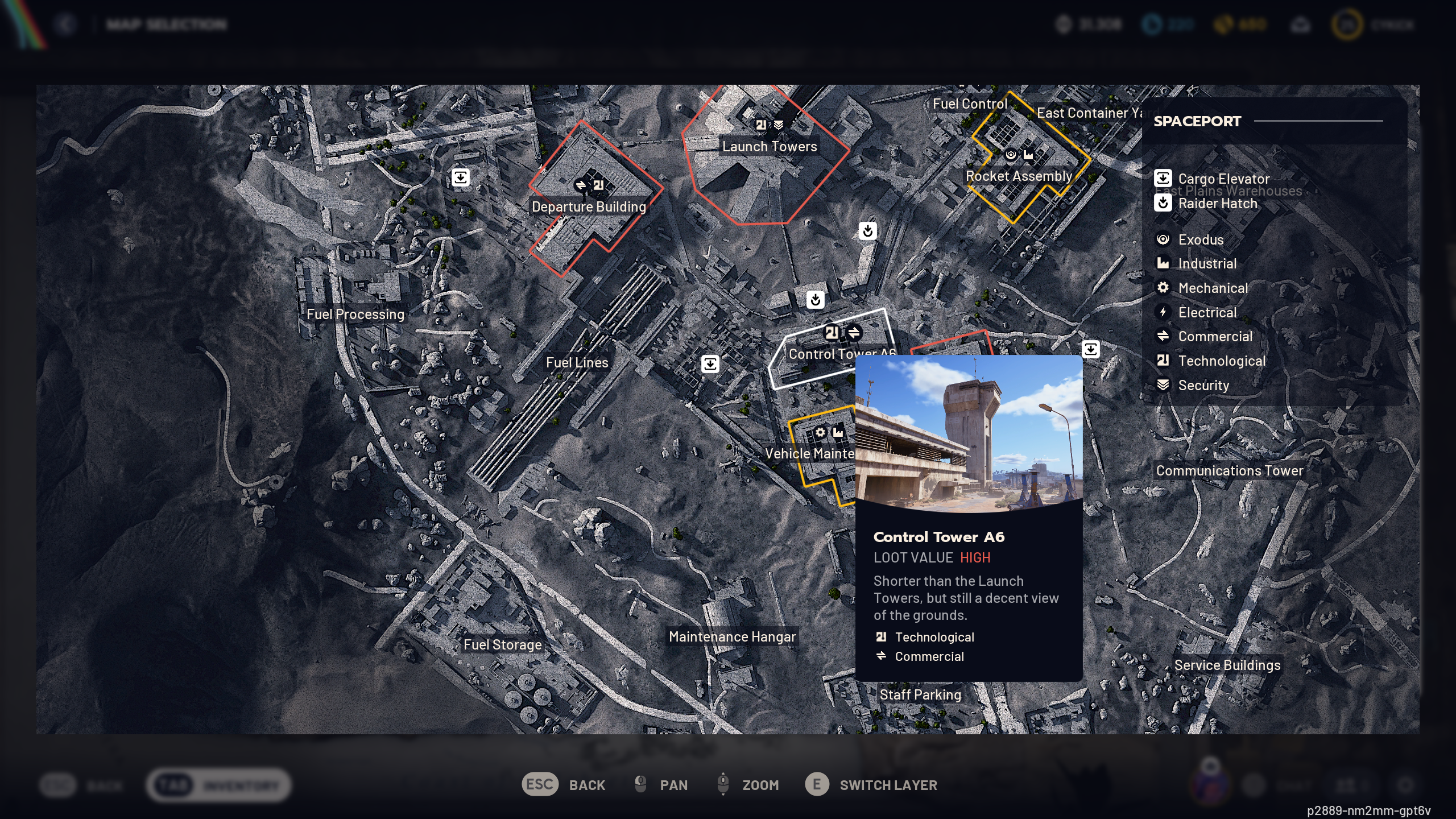Toggle the Commercial loot filter in the legend
Viewport: 1456px width, 819px height.
[1164, 336]
